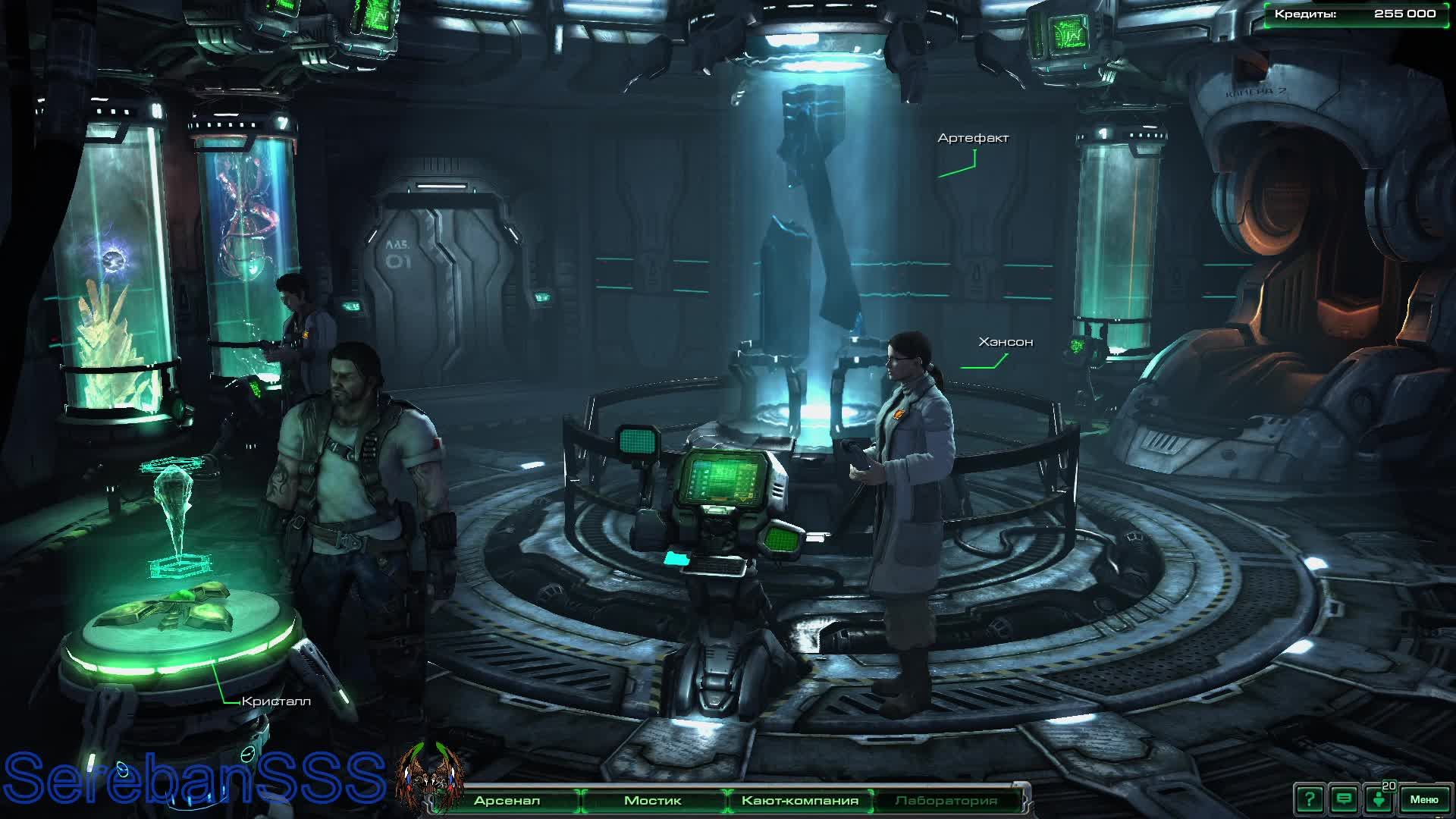1456x819 pixels.
Task: Open the chat message log button
Action: tap(1344, 799)
